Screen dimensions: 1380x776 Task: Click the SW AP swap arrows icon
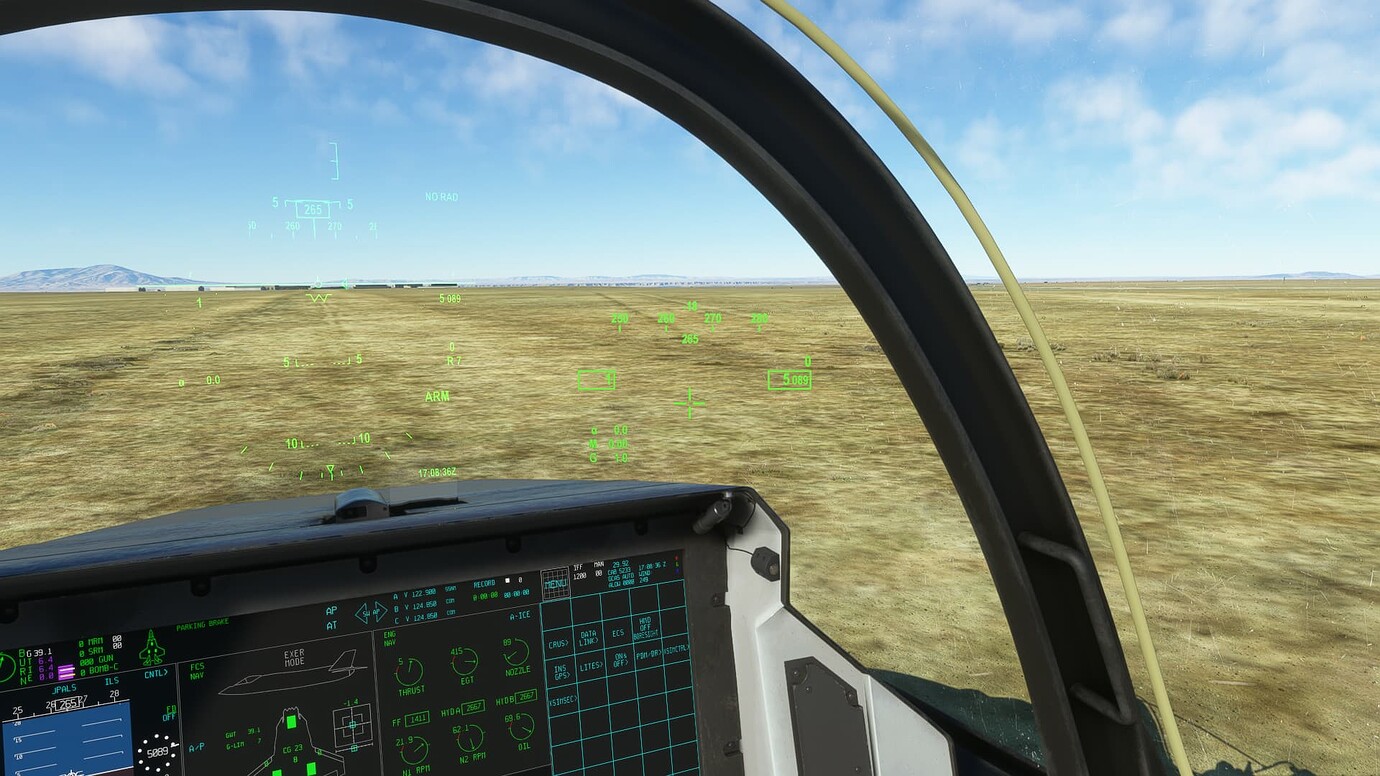[x=371, y=614]
